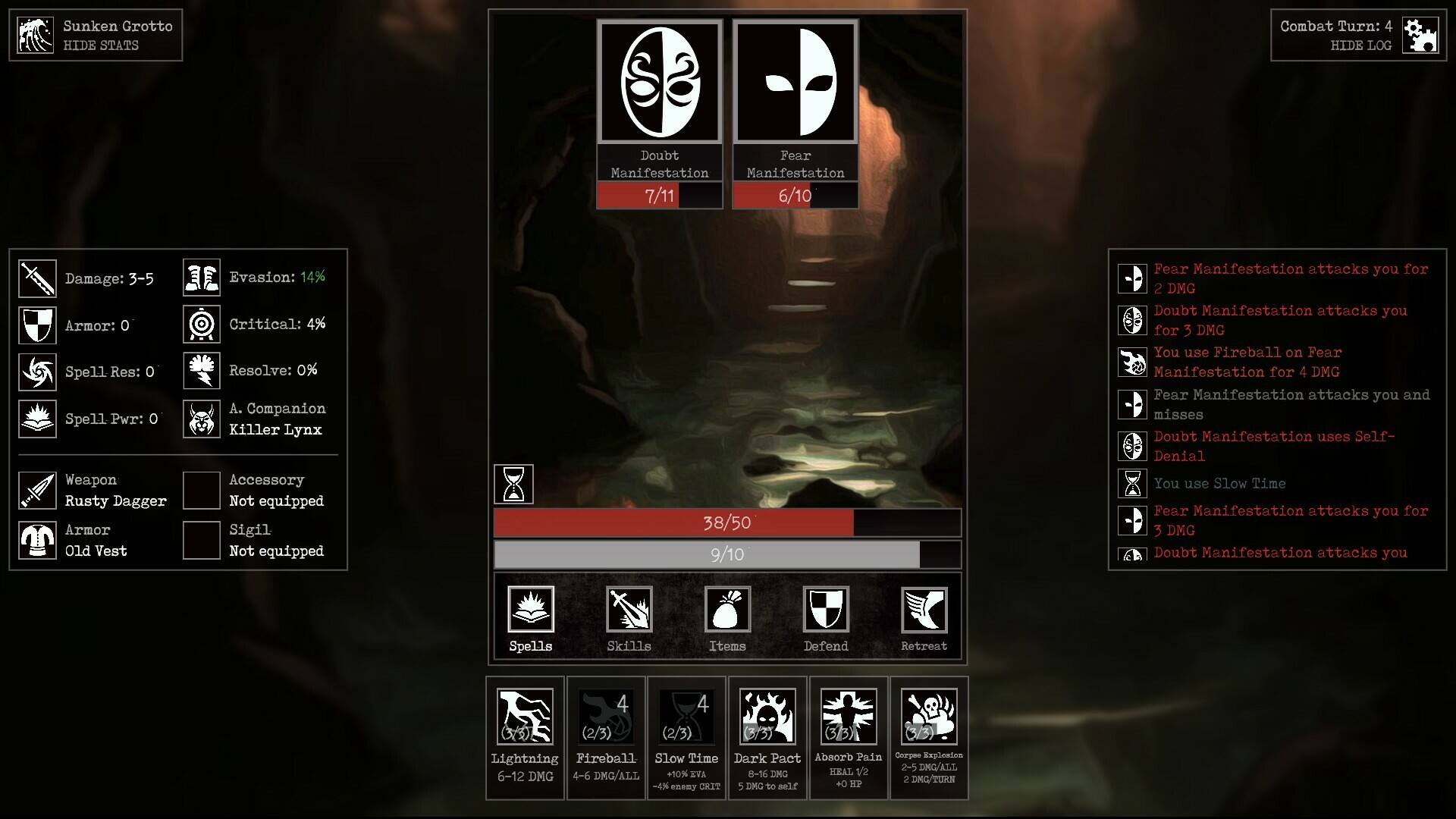Viewport: 1456px width, 819px height.
Task: Inspect the Rusty Dagger weapon slot
Action: tap(37, 491)
